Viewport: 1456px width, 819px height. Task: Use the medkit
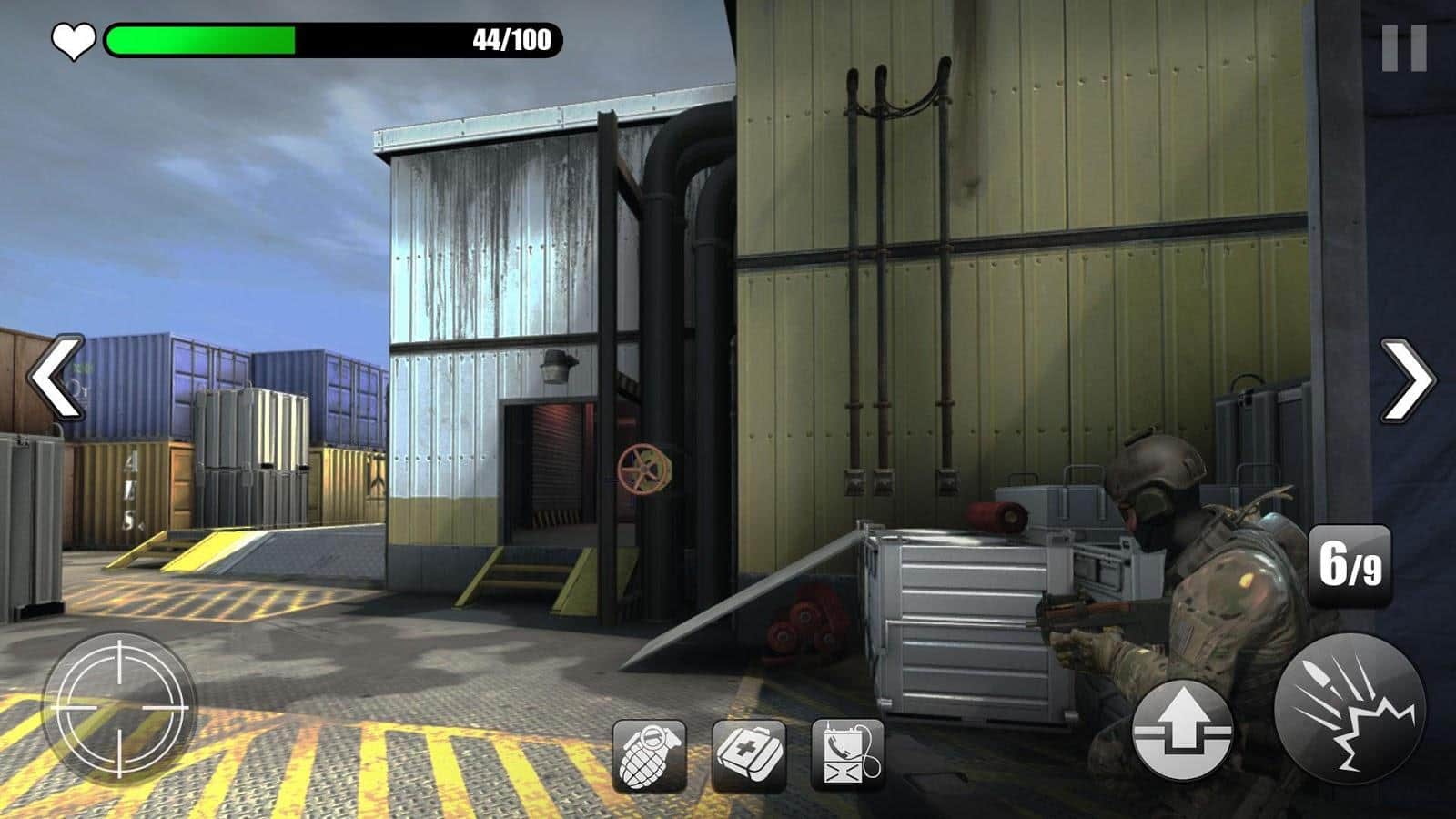coord(748,755)
